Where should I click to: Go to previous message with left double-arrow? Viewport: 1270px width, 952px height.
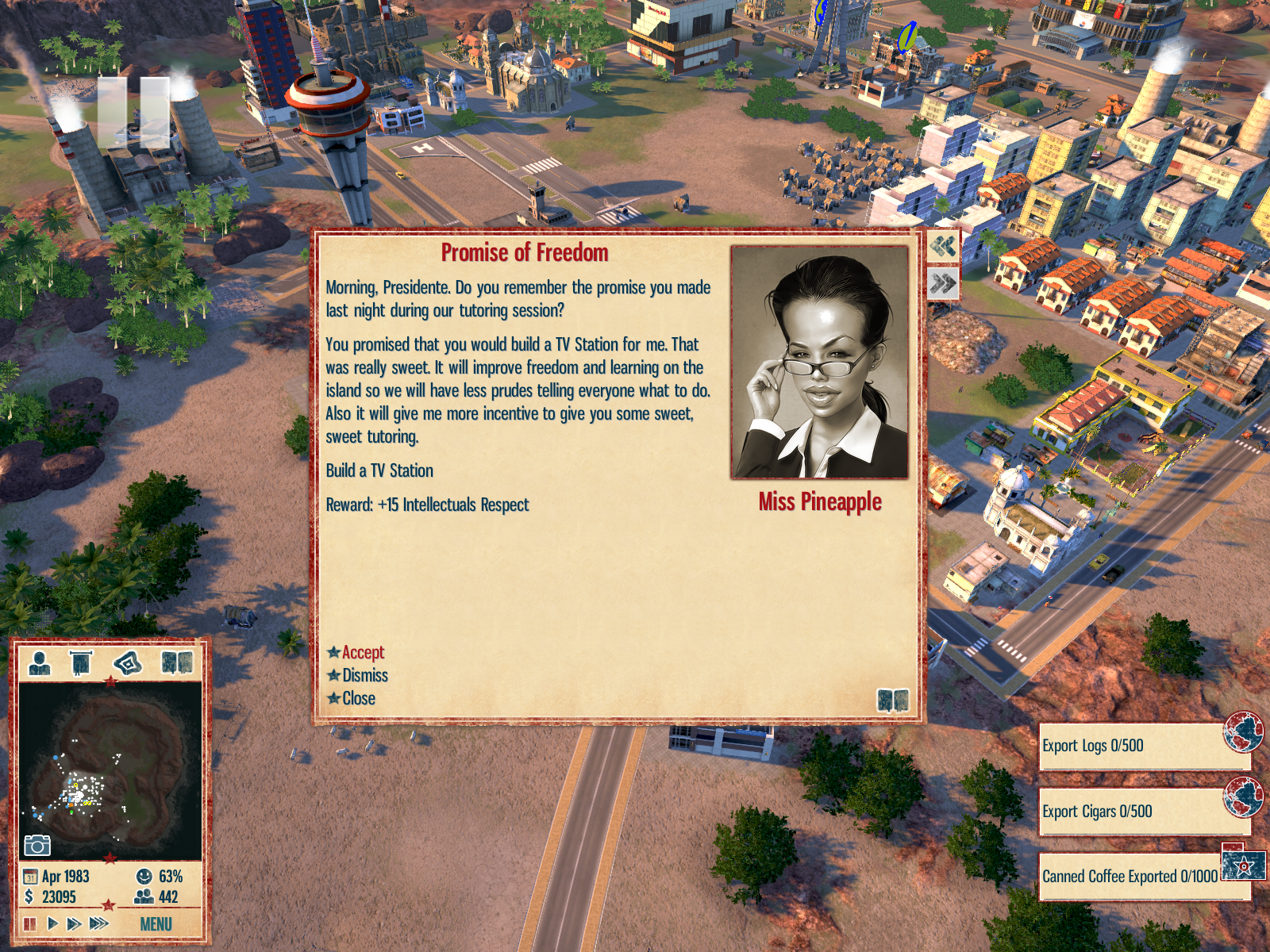943,246
